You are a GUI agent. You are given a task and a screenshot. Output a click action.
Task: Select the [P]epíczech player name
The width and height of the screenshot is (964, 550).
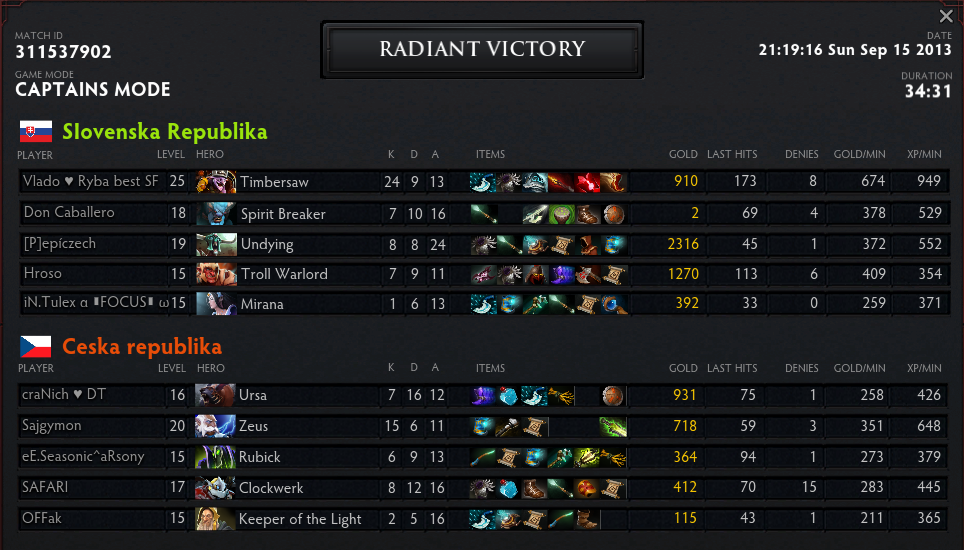[x=60, y=244]
